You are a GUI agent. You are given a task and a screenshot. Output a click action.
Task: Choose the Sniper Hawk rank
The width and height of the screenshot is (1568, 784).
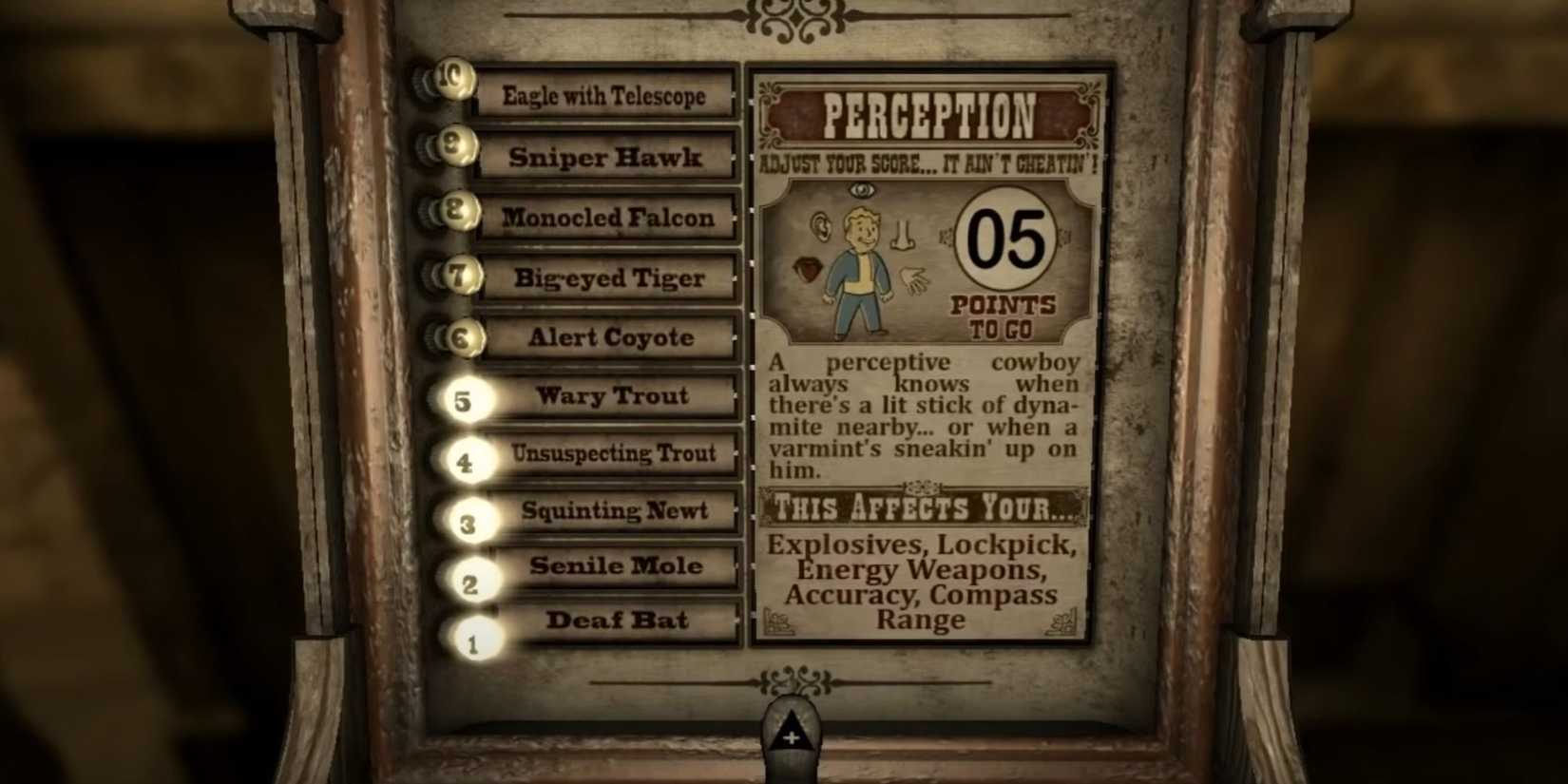tap(606, 158)
